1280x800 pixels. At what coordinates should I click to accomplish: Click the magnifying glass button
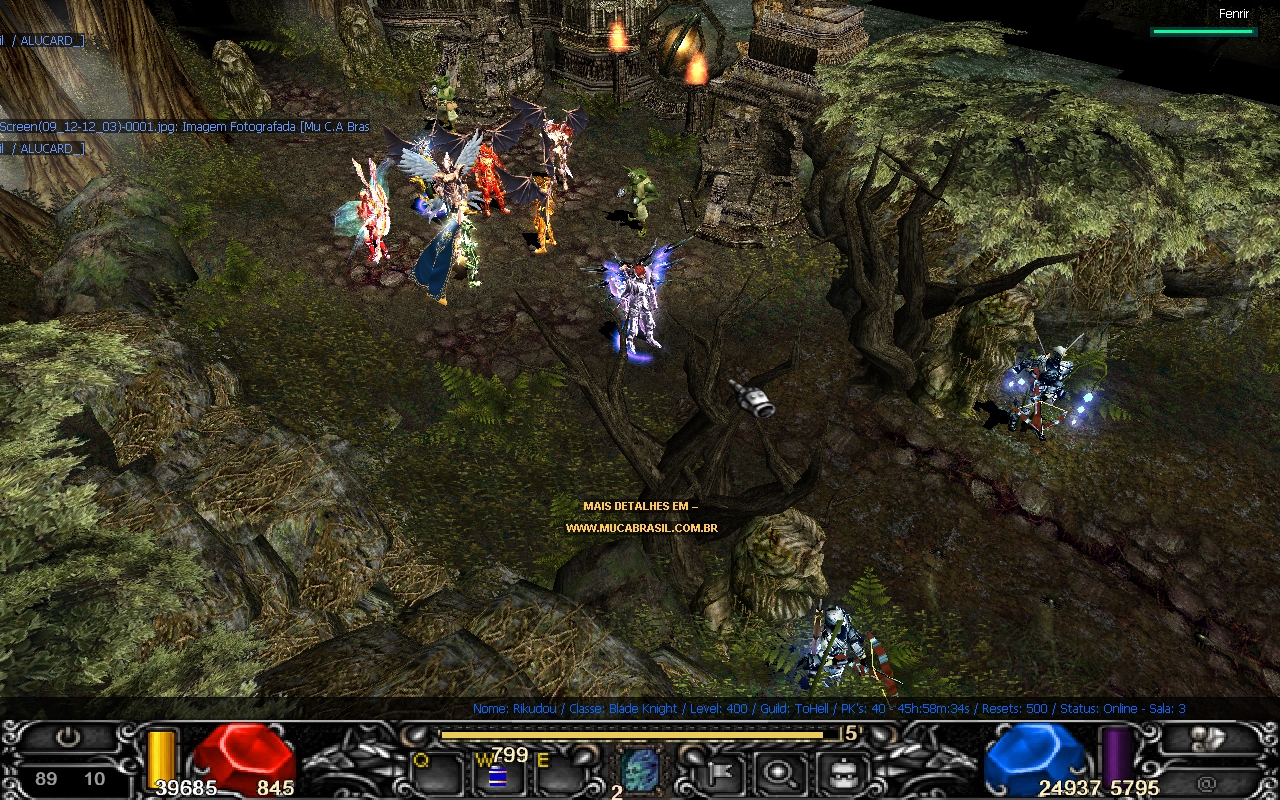(x=775, y=771)
